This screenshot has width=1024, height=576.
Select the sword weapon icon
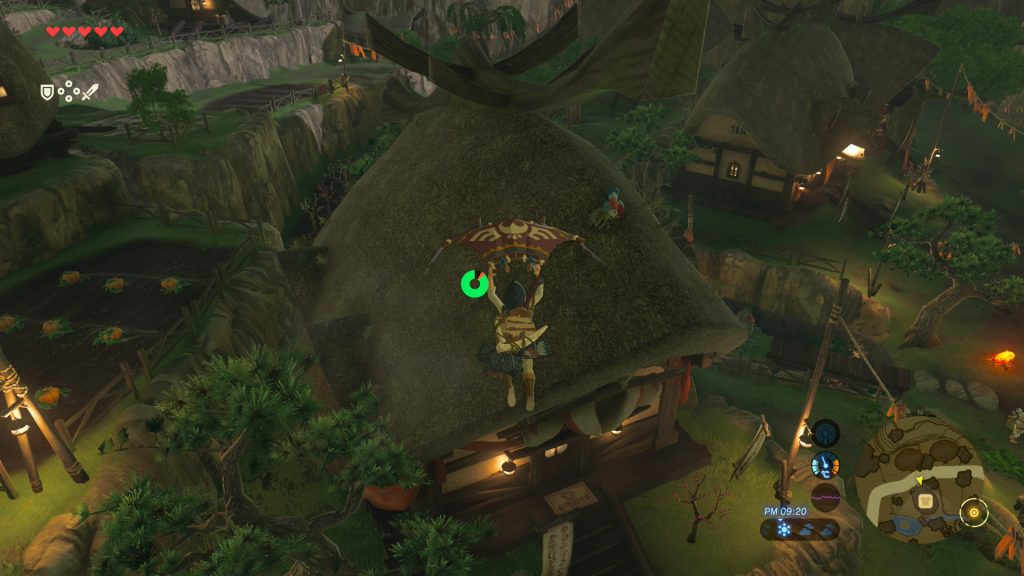(90, 92)
